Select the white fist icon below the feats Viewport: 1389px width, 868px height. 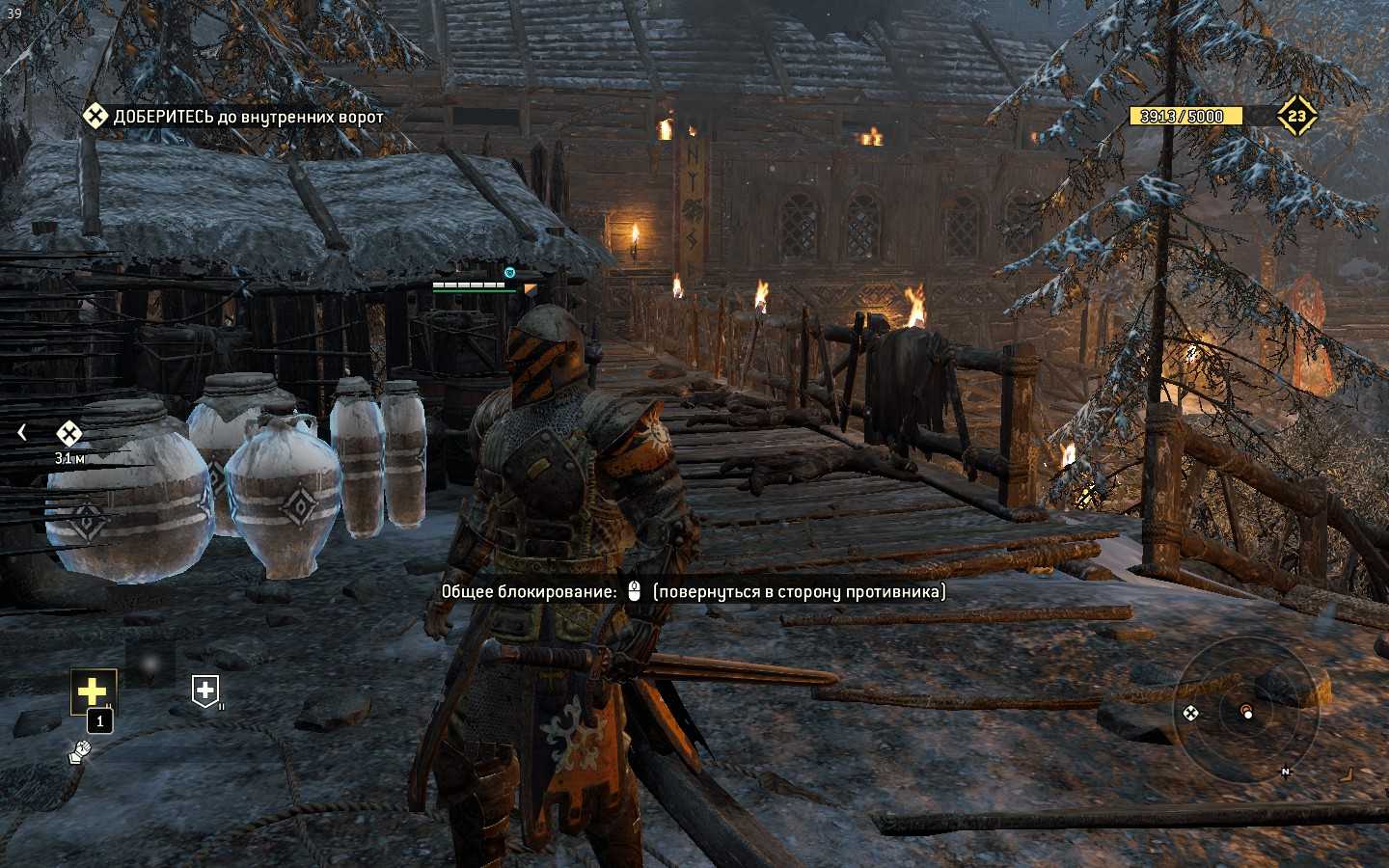click(x=77, y=752)
